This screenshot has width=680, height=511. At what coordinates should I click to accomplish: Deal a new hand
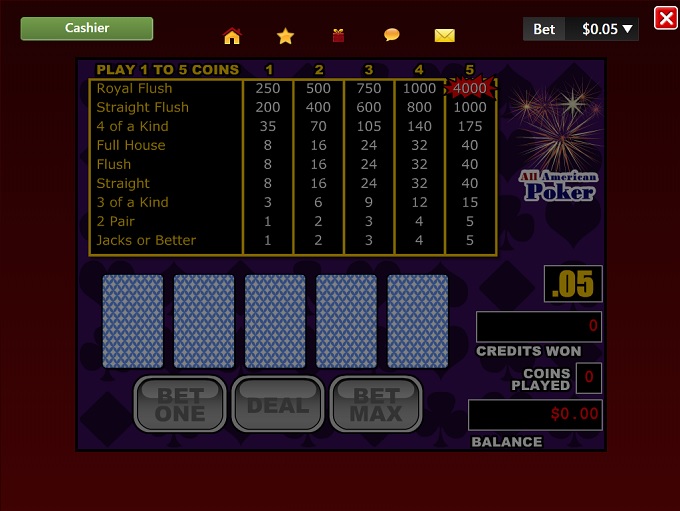tap(278, 404)
